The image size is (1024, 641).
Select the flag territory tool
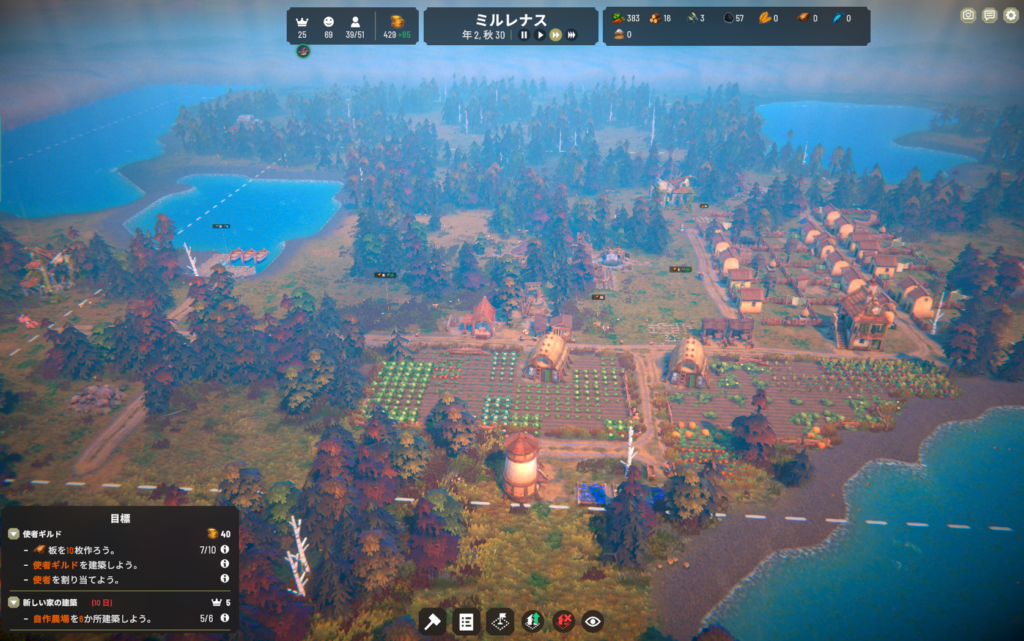499,622
